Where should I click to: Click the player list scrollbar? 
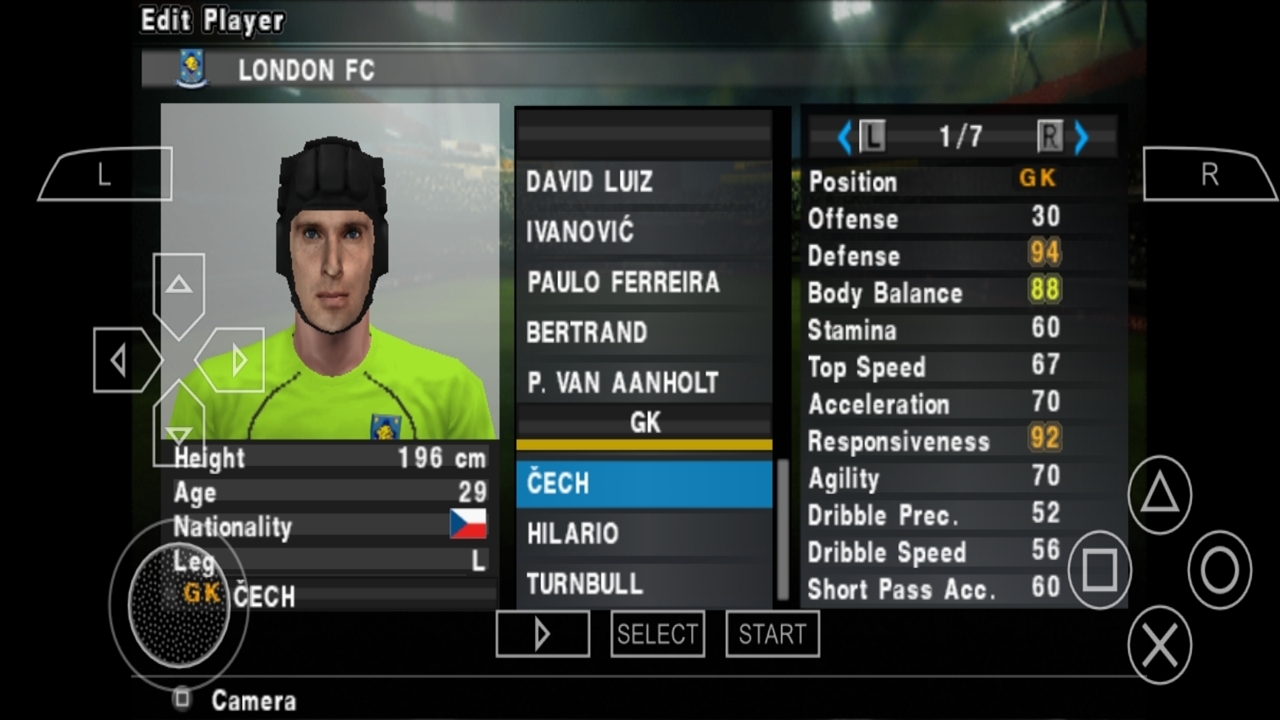[x=783, y=530]
